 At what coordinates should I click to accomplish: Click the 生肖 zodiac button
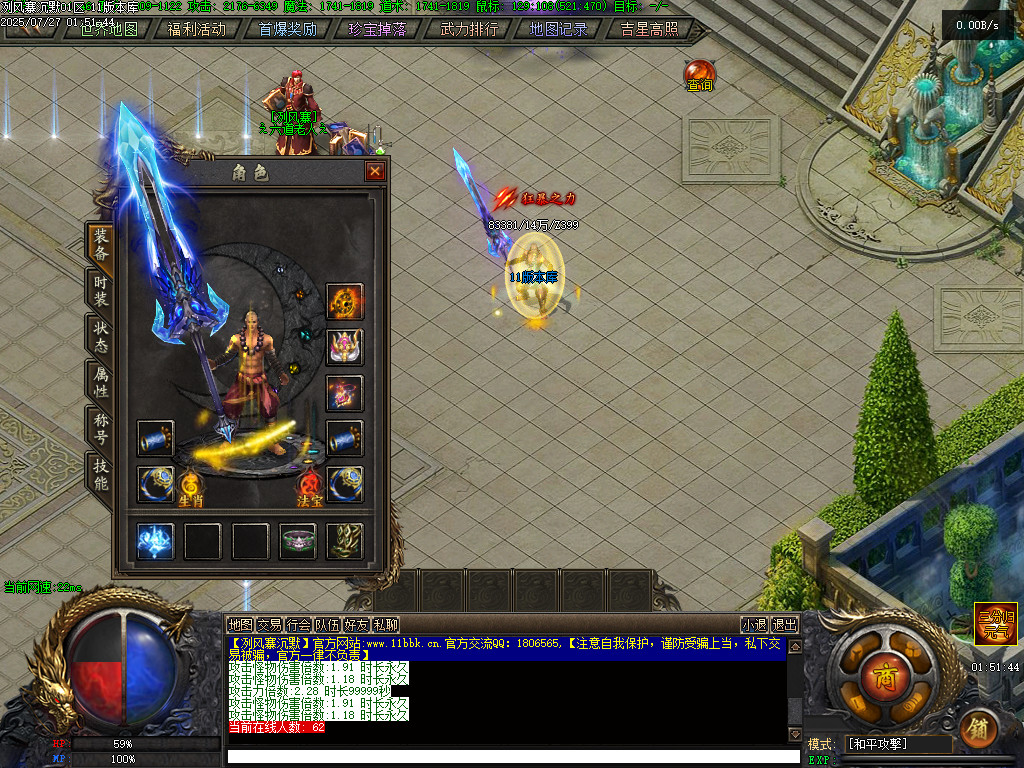190,489
